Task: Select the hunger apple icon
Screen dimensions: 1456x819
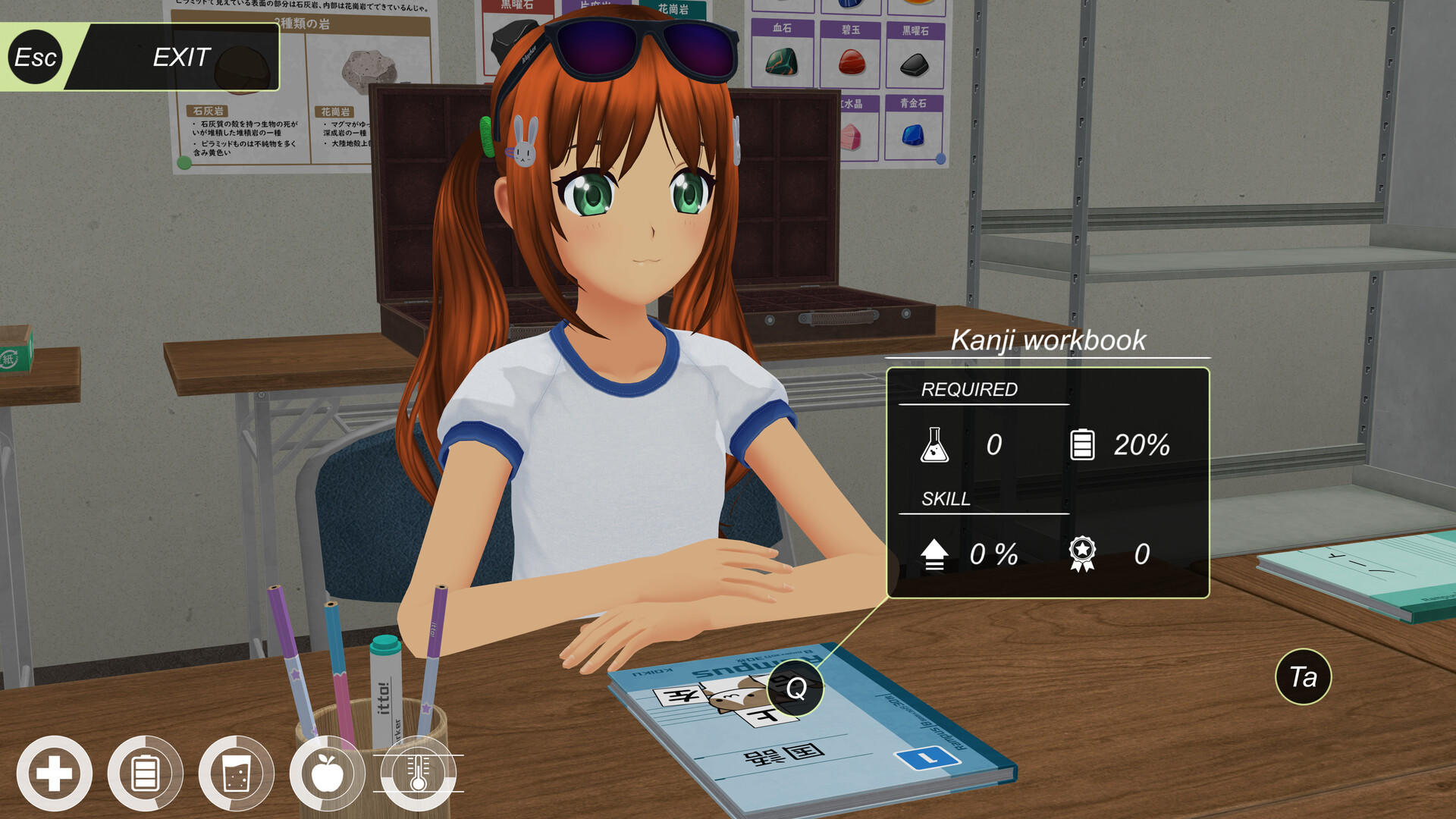Action: [329, 773]
